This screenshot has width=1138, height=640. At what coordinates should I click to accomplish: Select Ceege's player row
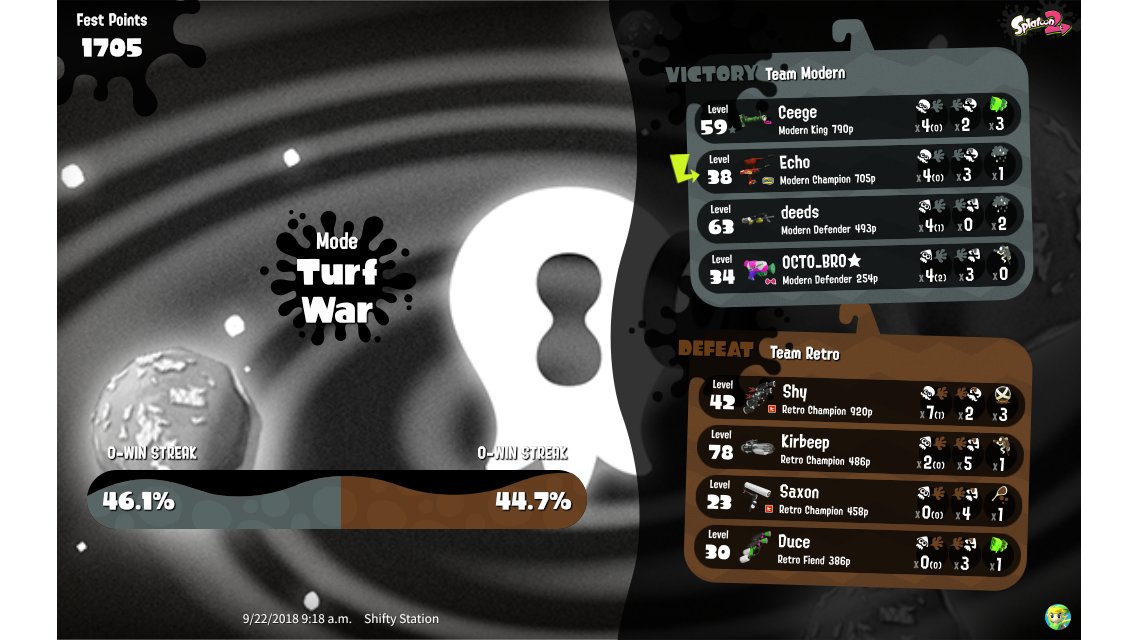858,116
